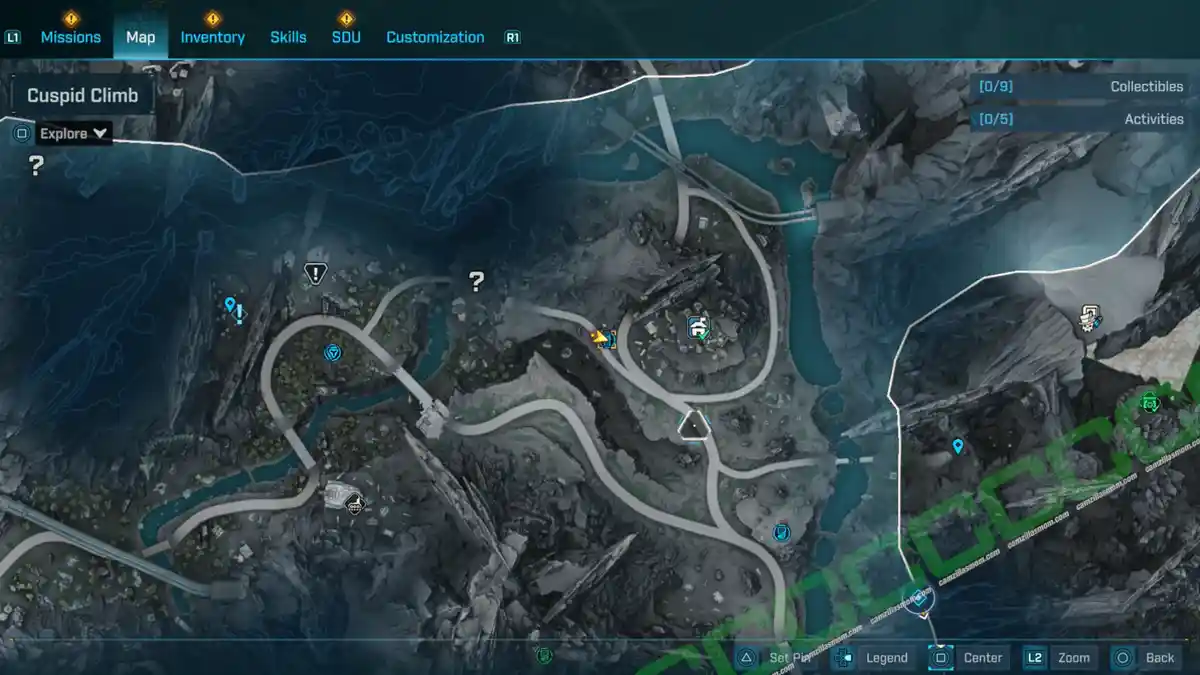Select the exclamation mark shield marker
Image resolution: width=1200 pixels, height=675 pixels.
point(316,272)
